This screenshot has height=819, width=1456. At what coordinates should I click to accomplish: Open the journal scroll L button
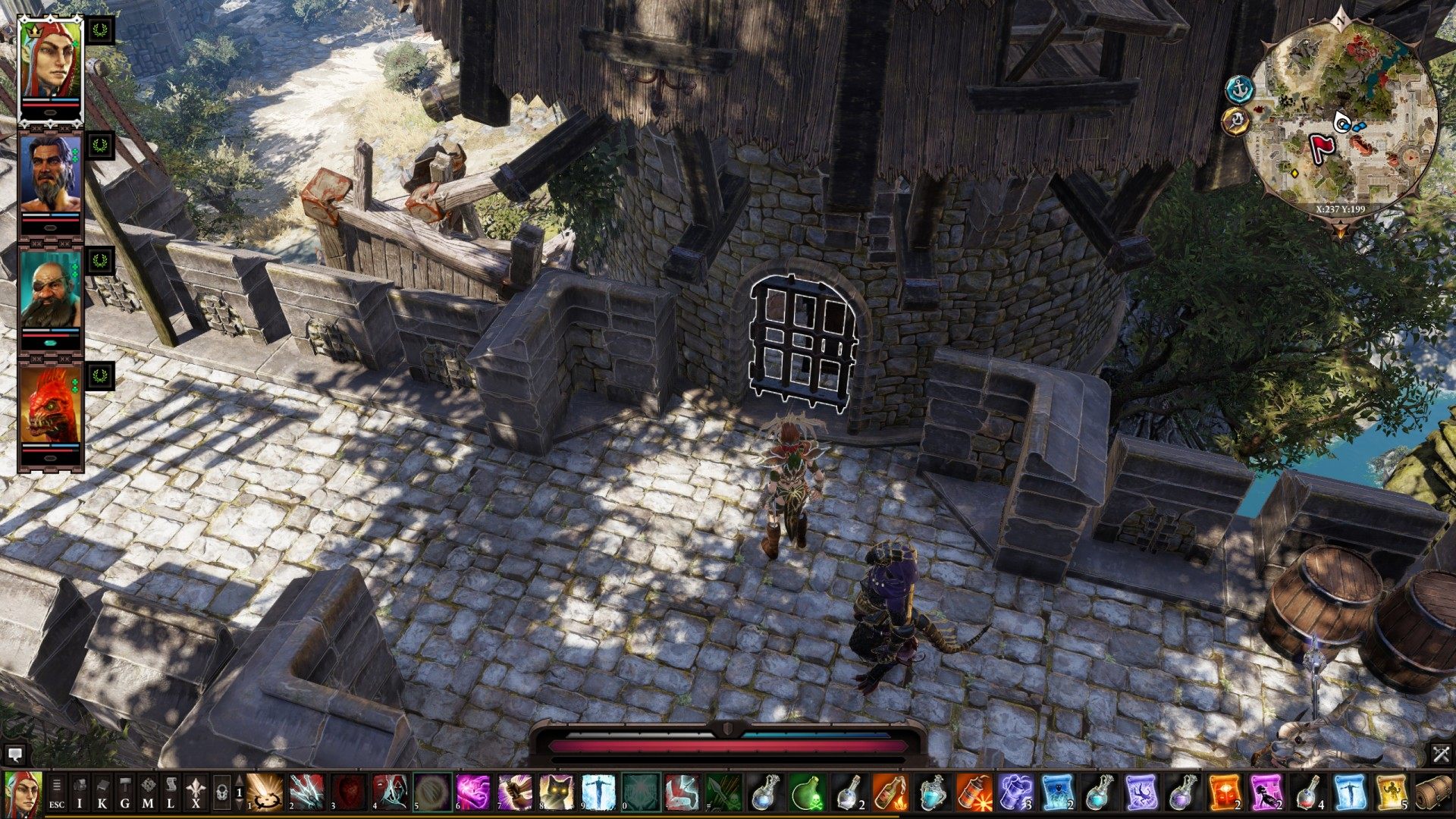171,793
